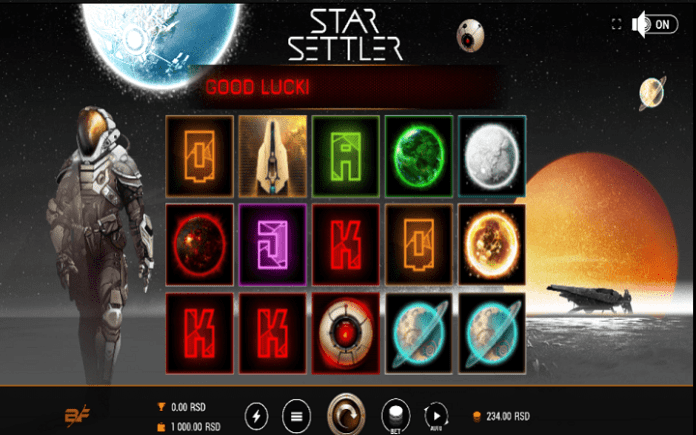The height and width of the screenshot is (435, 696).
Task: Open the bet amount selector
Action: point(396,414)
